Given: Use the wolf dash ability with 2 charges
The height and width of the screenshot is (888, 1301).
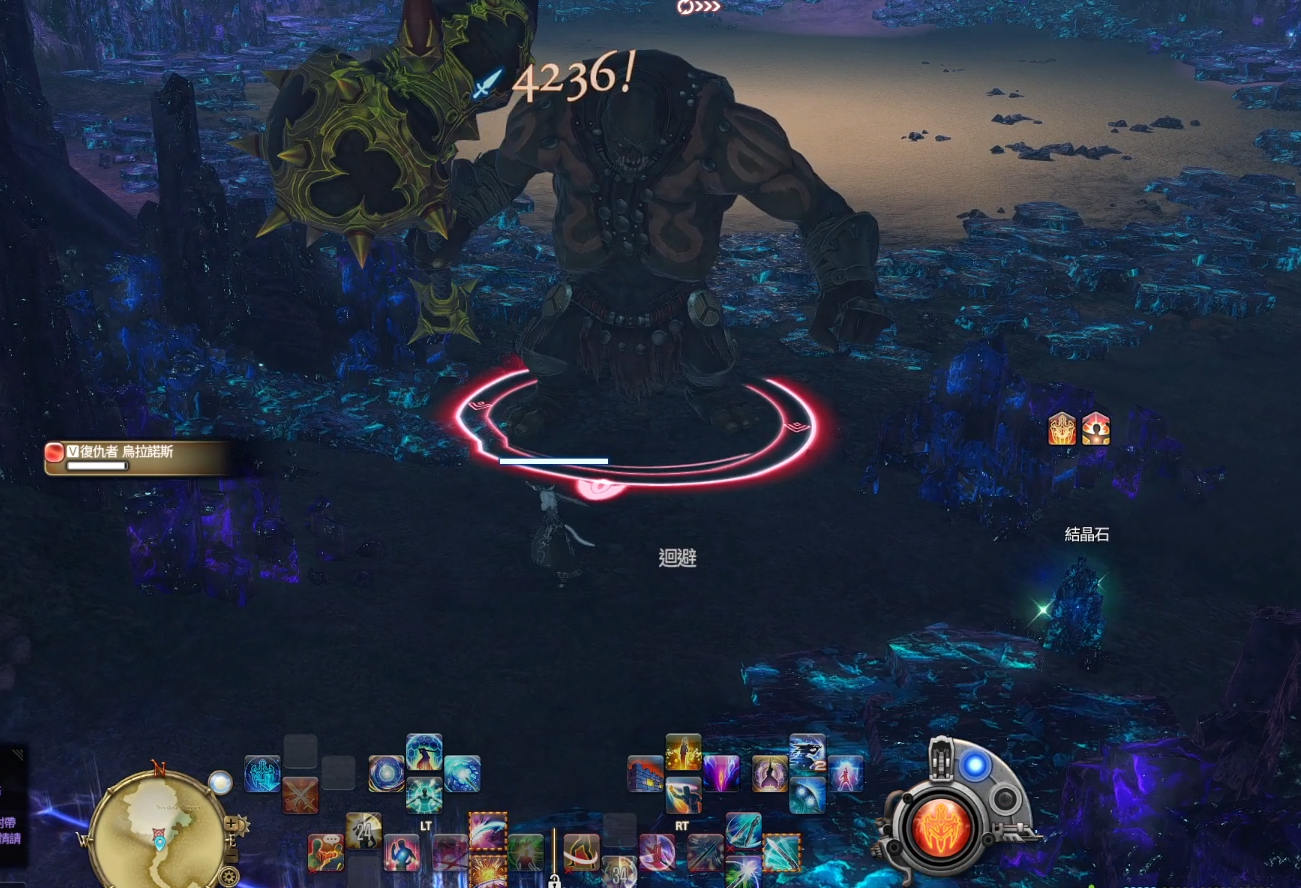Looking at the screenshot, I should tap(807, 754).
